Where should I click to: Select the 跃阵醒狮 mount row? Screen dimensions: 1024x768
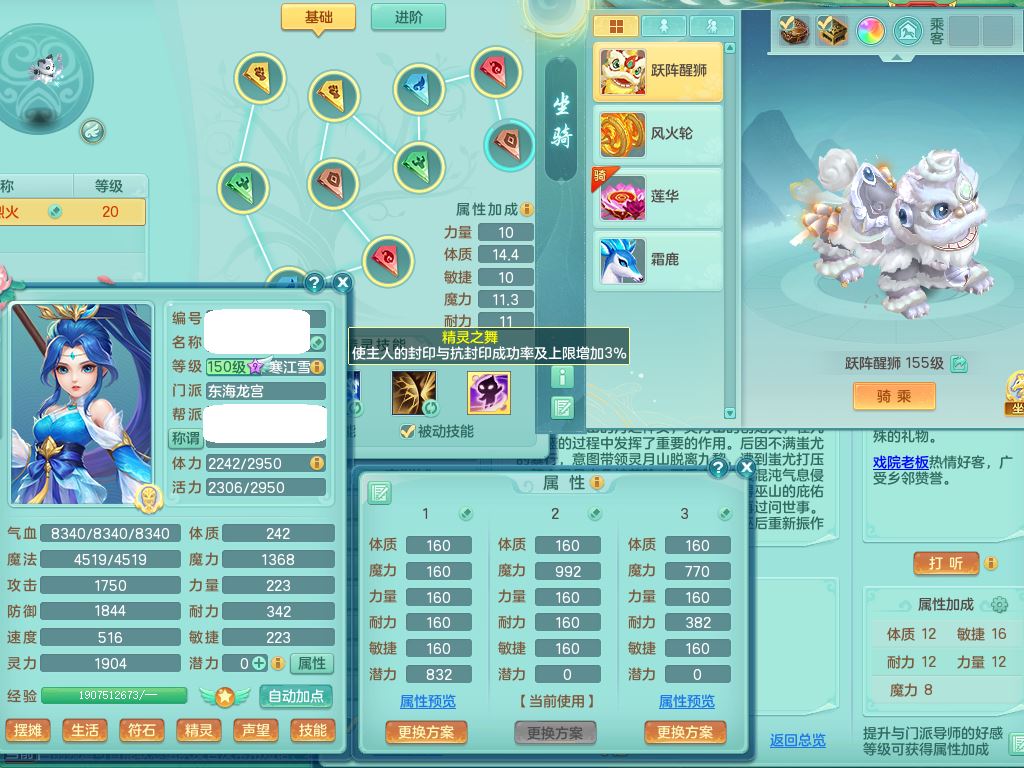point(657,70)
